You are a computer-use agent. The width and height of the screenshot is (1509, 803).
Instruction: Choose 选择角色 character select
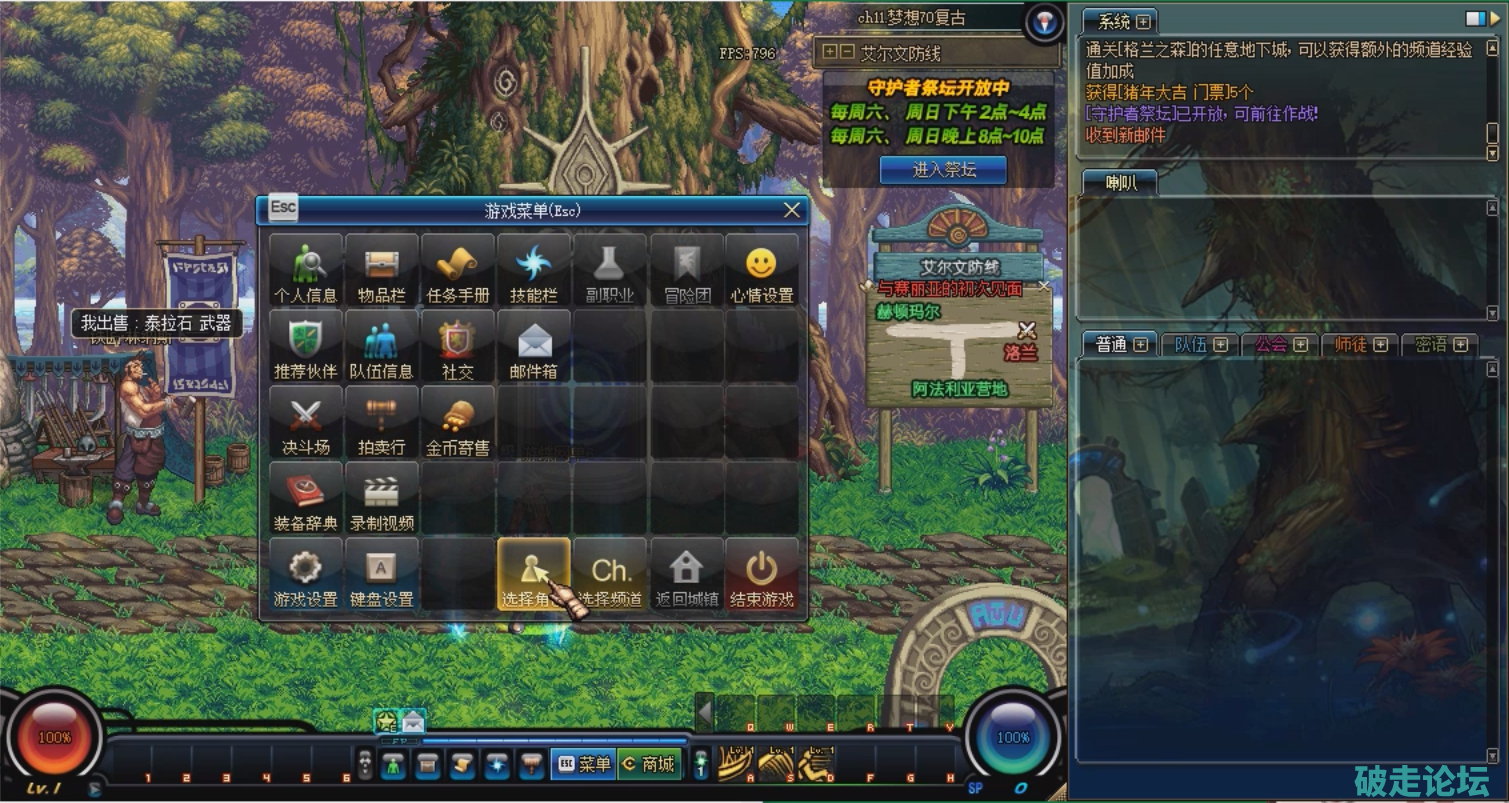pyautogui.click(x=534, y=575)
